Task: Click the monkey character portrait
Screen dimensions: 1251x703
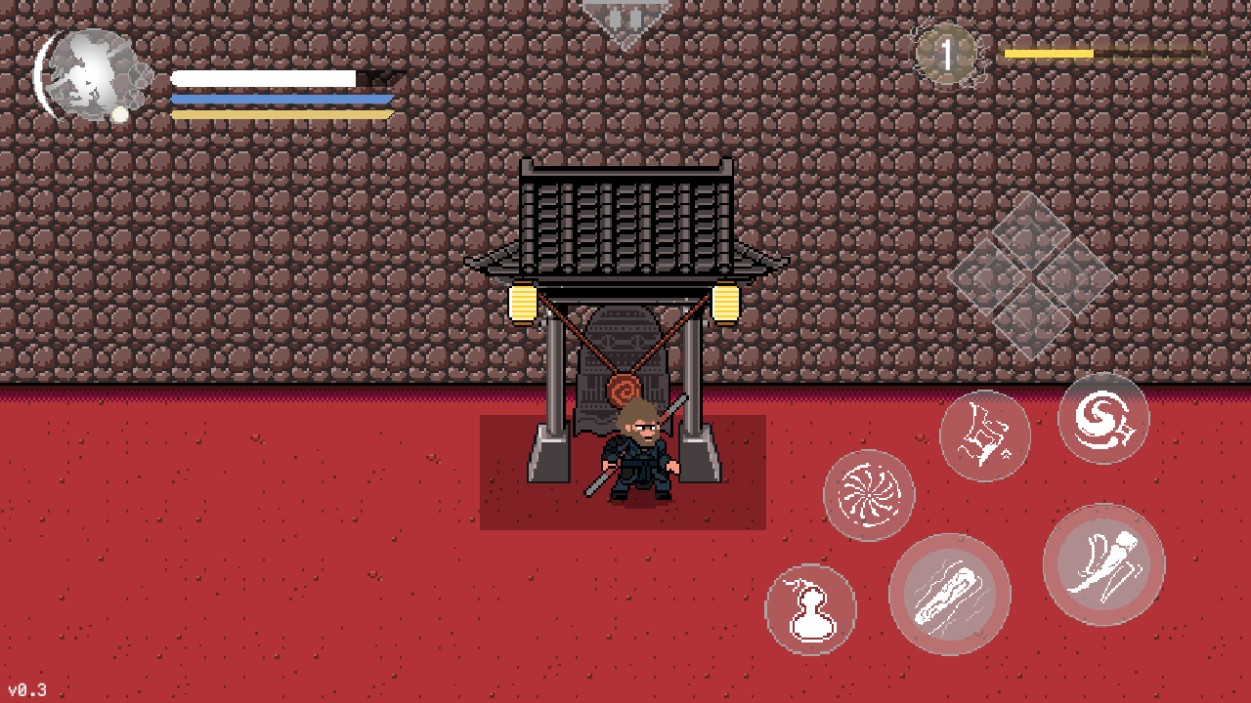Action: click(88, 75)
